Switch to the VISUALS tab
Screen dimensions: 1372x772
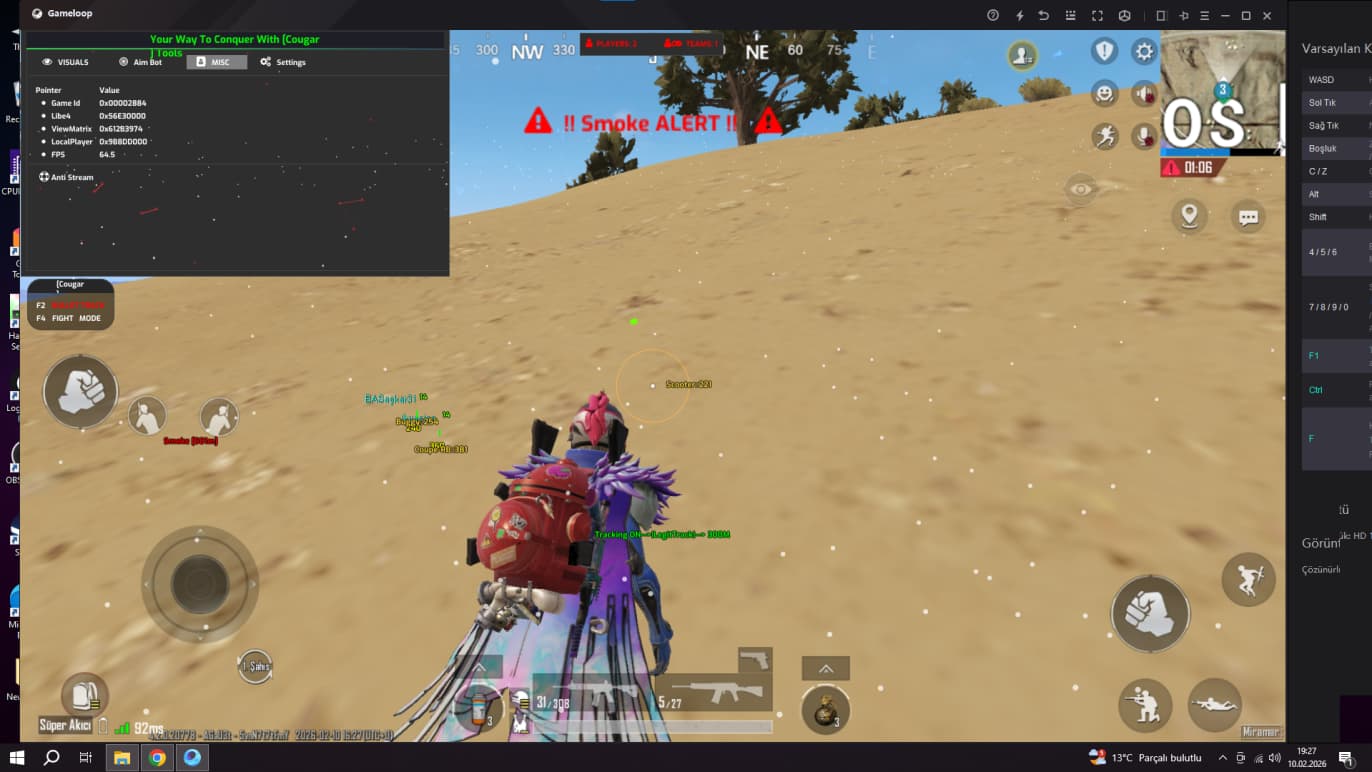[66, 61]
